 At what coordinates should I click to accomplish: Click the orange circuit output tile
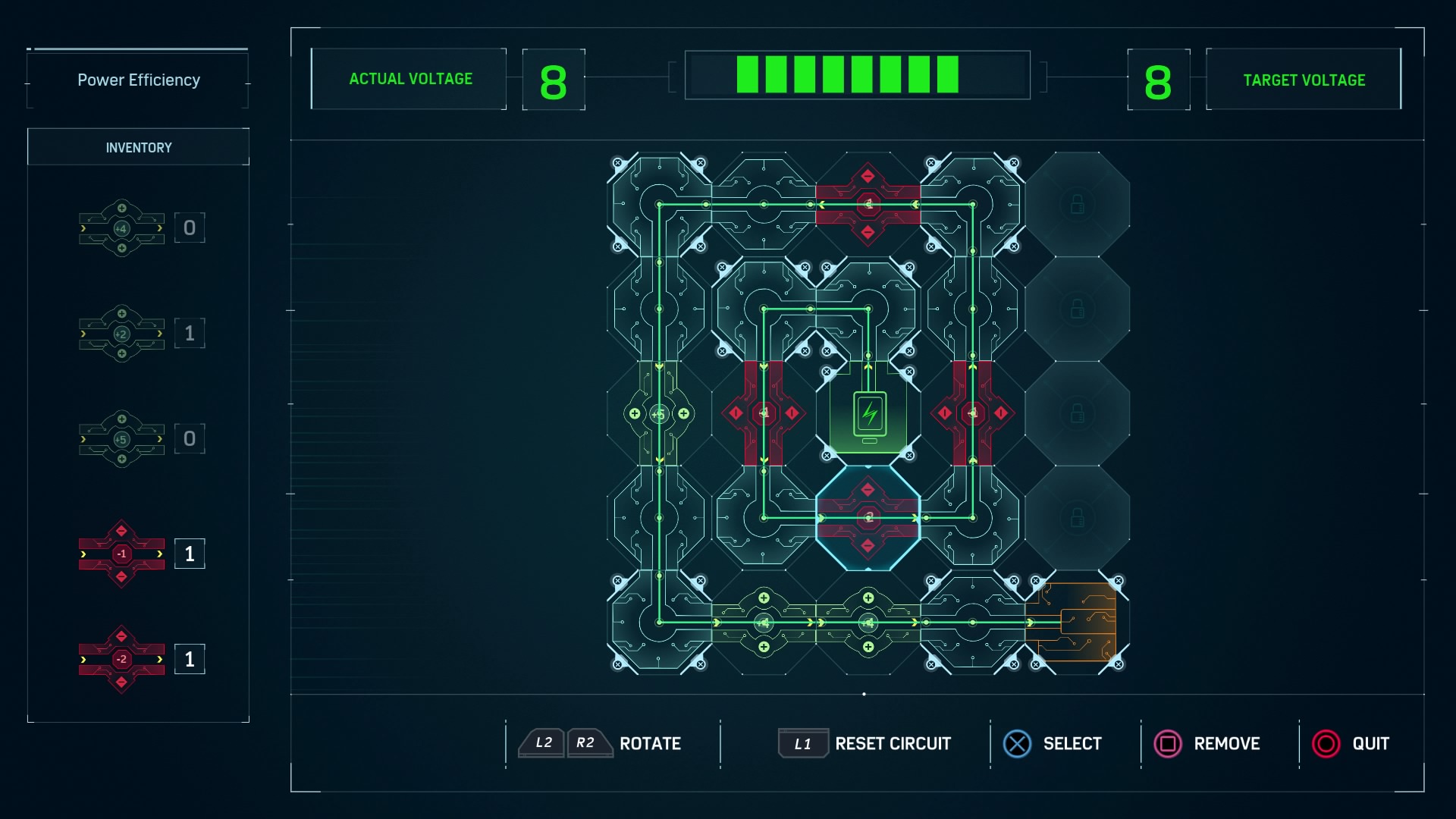pyautogui.click(x=1077, y=623)
